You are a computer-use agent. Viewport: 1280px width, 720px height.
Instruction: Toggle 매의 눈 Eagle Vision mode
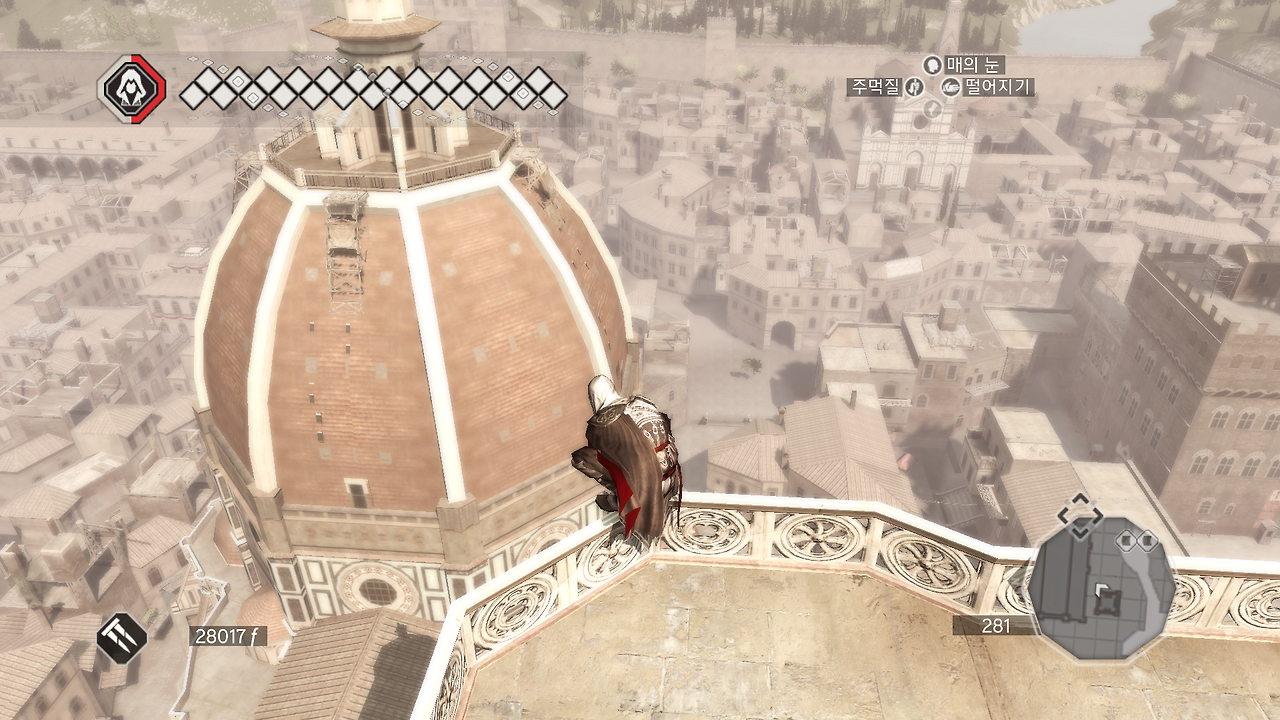pyautogui.click(x=975, y=67)
